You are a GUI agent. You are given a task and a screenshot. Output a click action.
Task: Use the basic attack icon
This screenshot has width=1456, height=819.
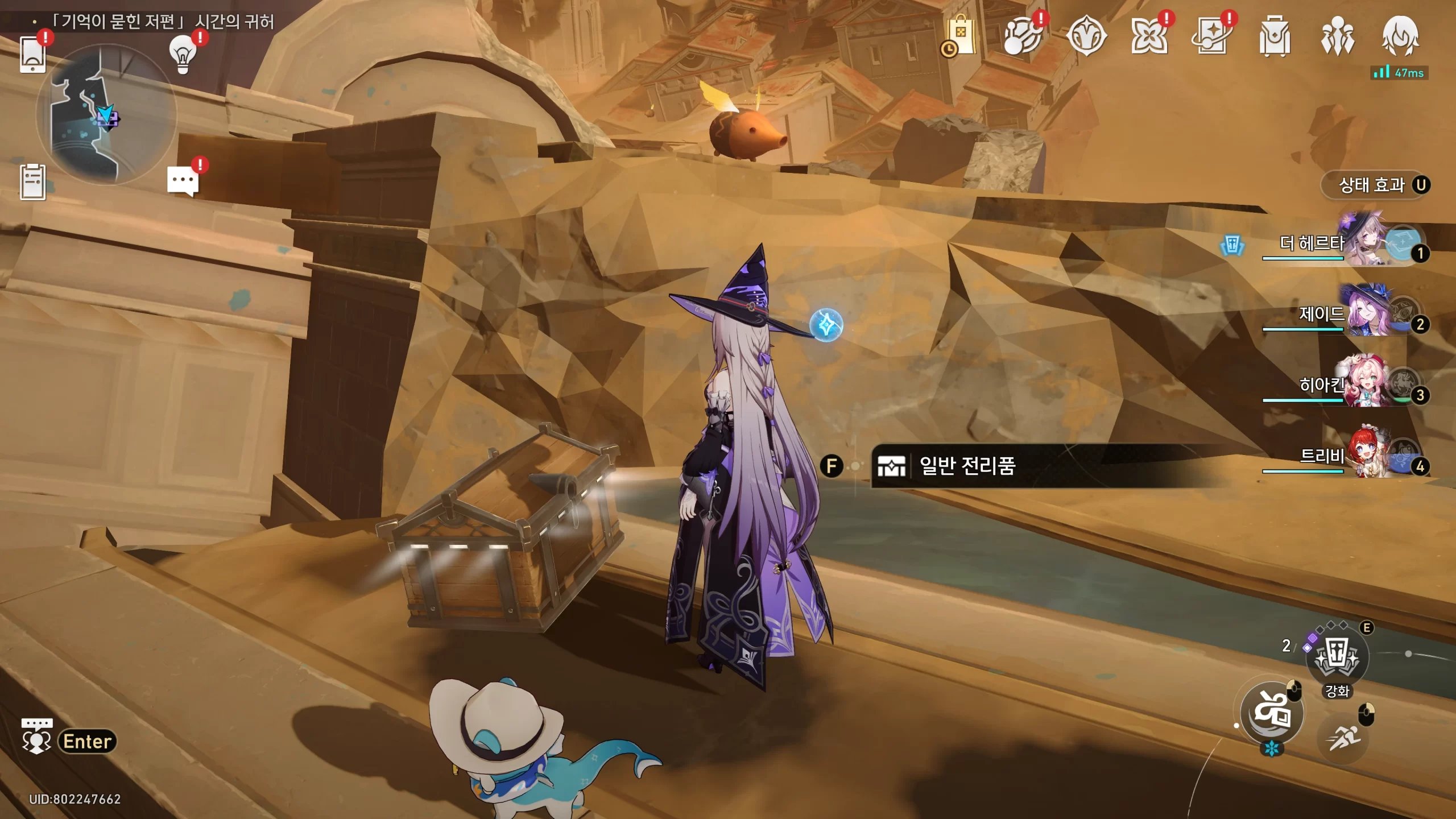pyautogui.click(x=1272, y=713)
